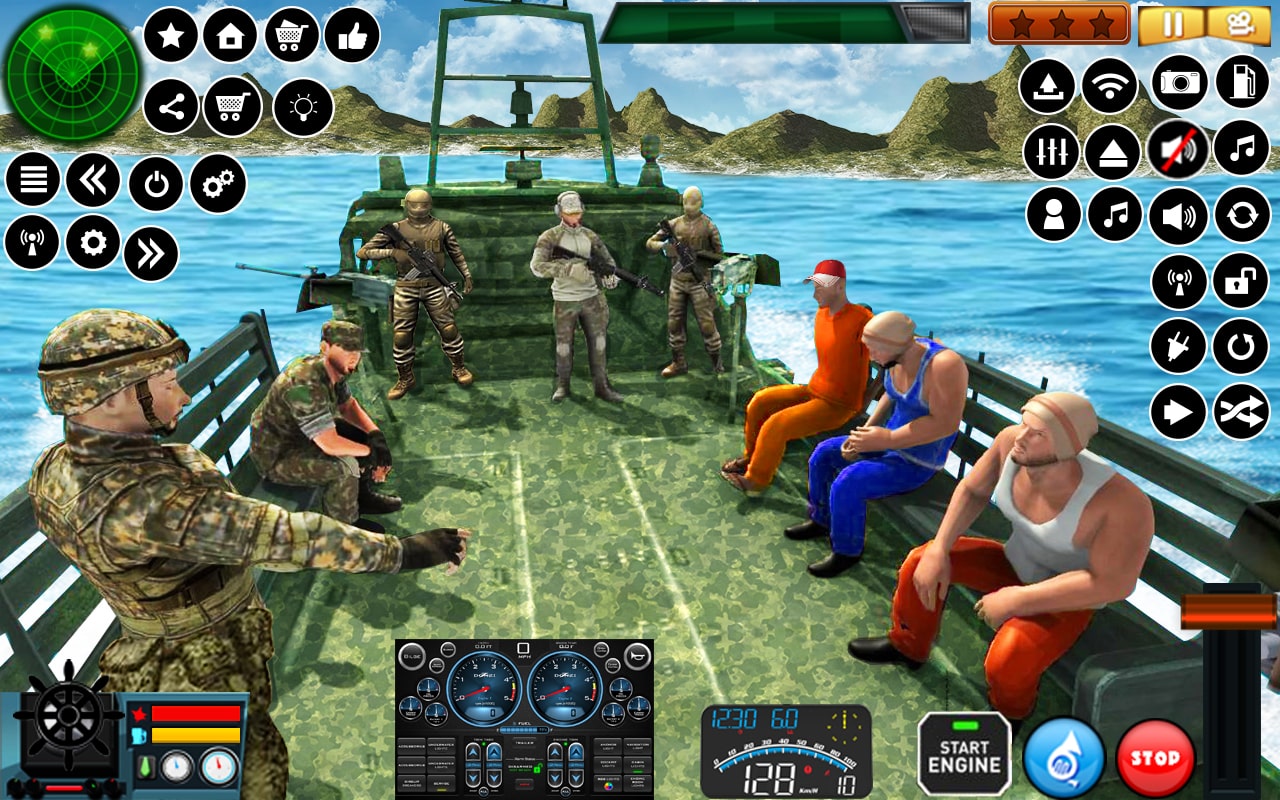Open the RGB Lights color wheel

608,786
